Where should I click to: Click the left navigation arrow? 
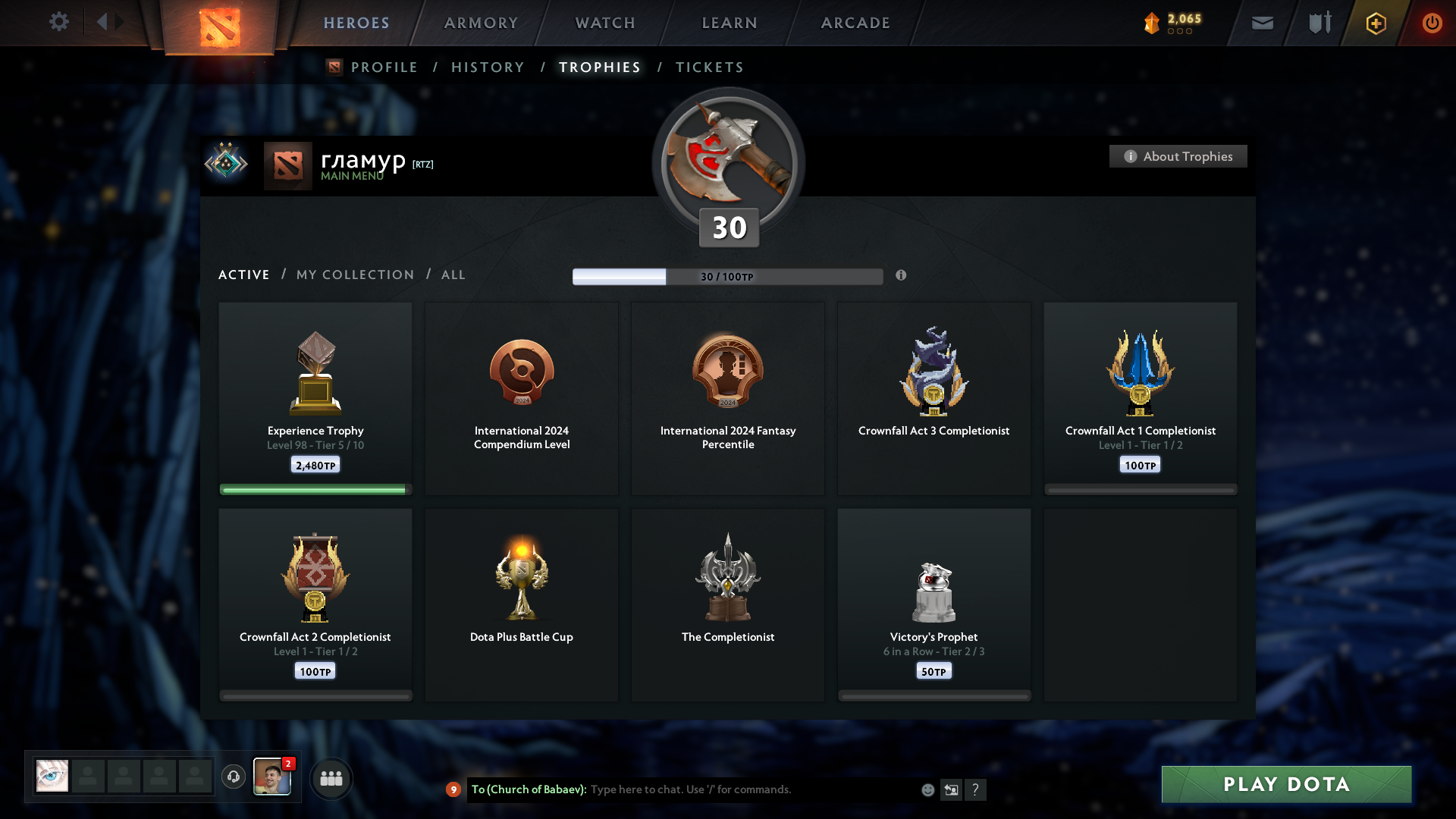coord(102,22)
